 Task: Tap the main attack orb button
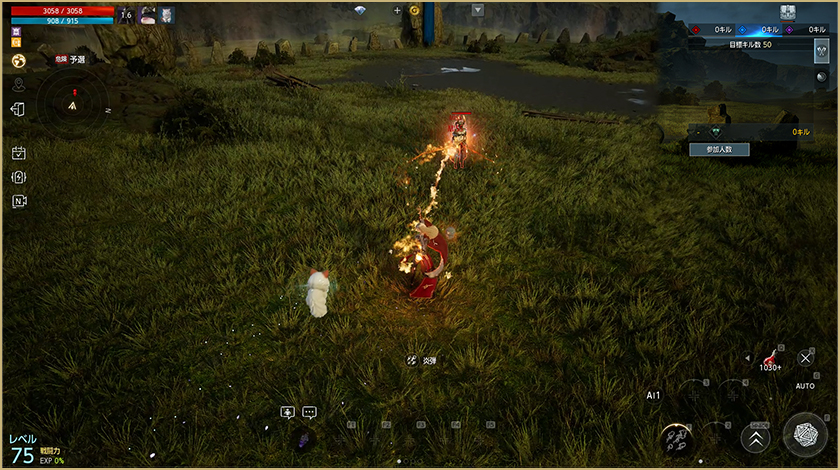805,436
